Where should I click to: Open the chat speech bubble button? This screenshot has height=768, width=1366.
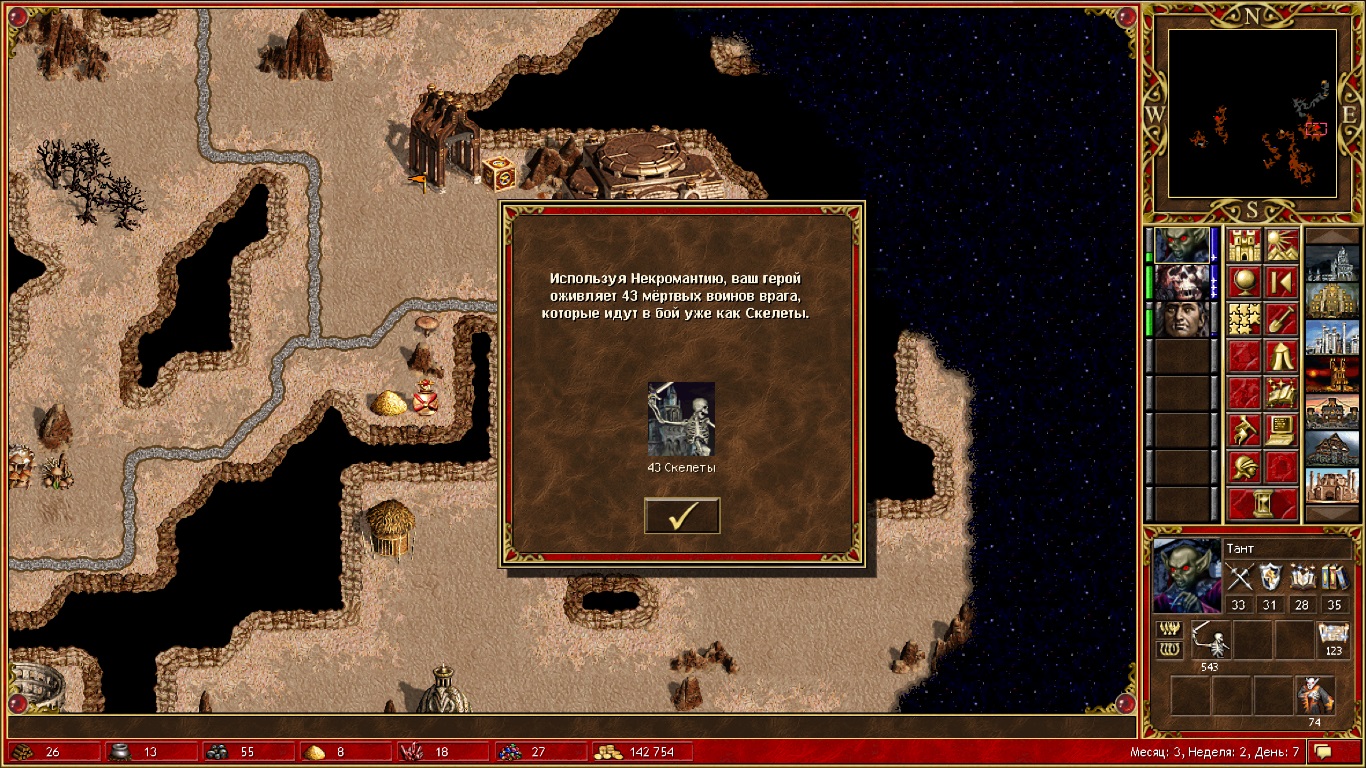coord(1323,751)
